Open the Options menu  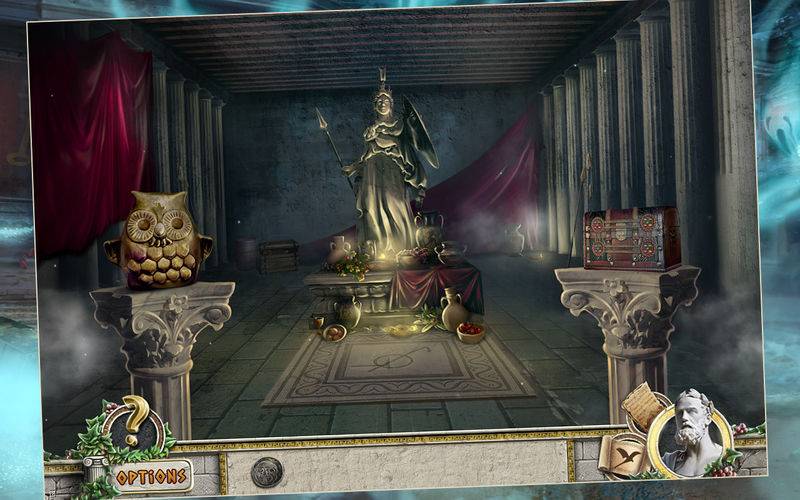click(x=151, y=475)
